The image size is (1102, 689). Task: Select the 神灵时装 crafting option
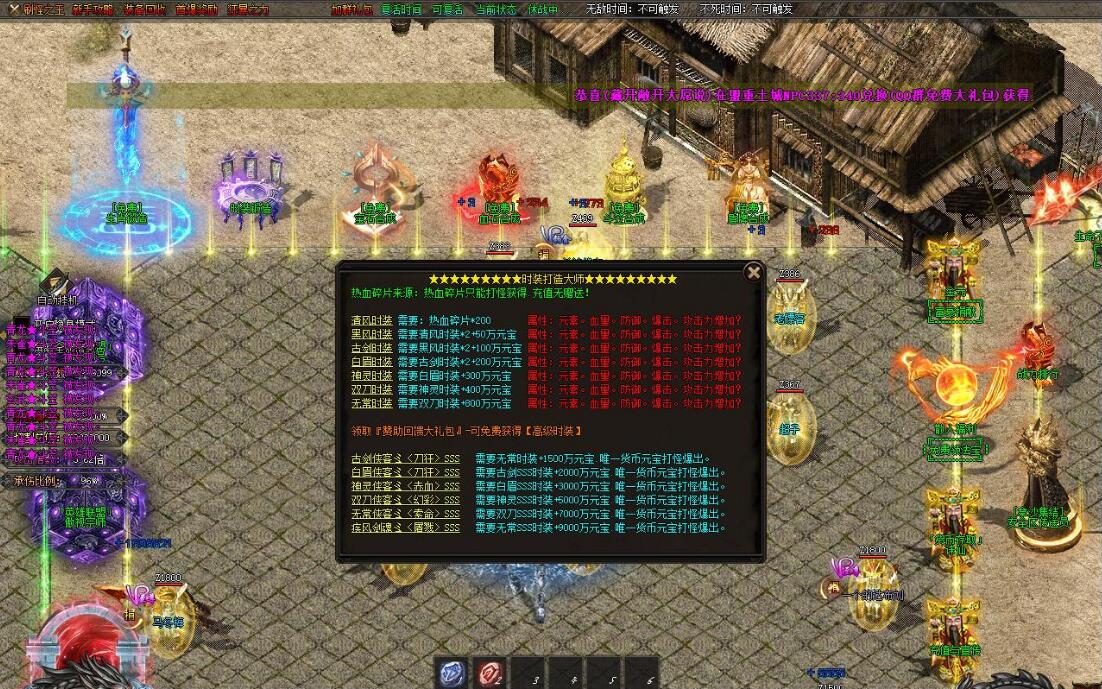point(371,376)
